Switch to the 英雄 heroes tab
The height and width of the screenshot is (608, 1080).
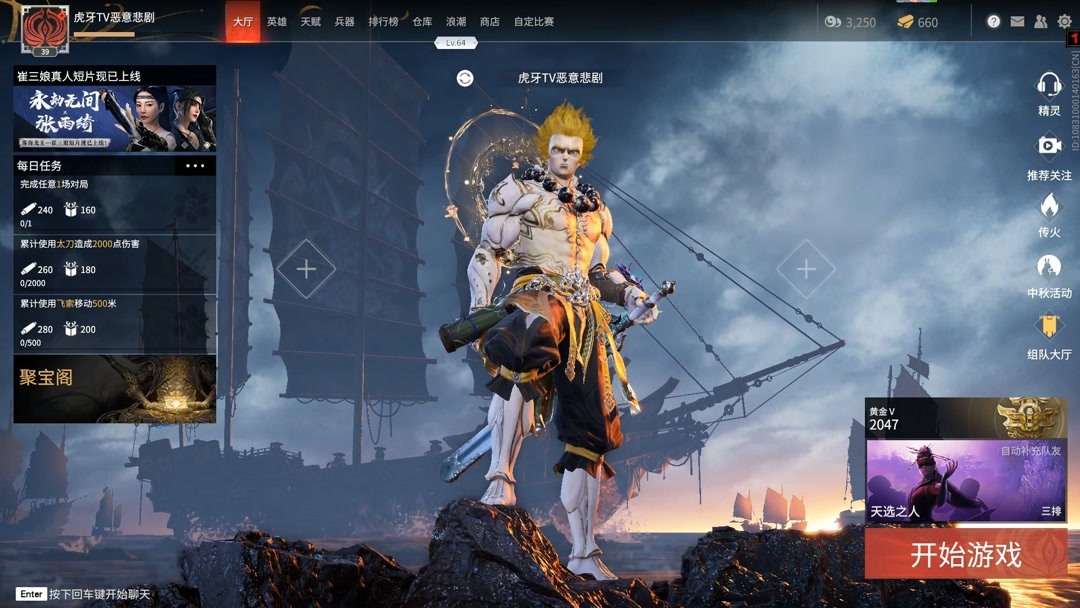pyautogui.click(x=277, y=22)
